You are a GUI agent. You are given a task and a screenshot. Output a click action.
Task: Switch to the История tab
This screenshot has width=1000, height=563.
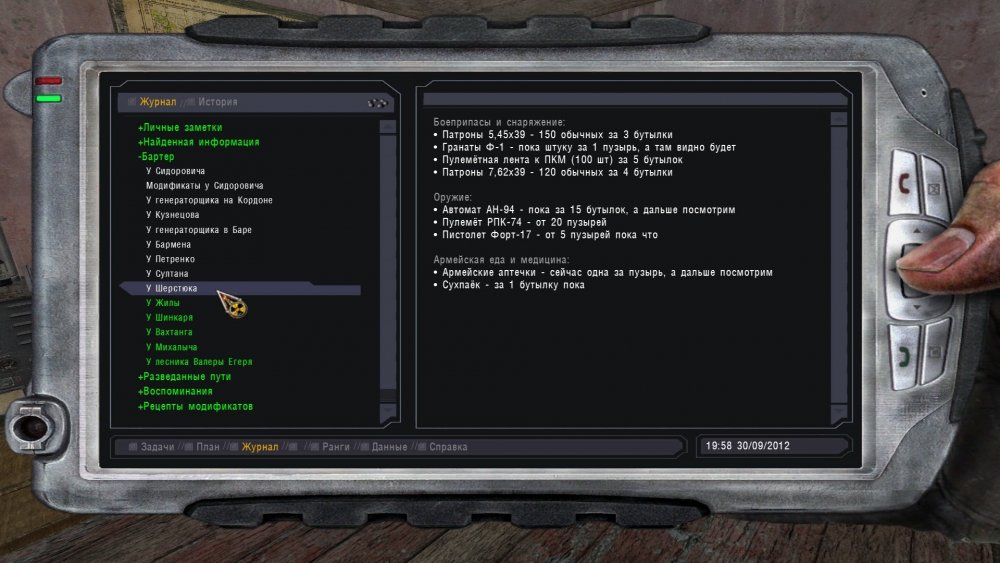tap(218, 102)
